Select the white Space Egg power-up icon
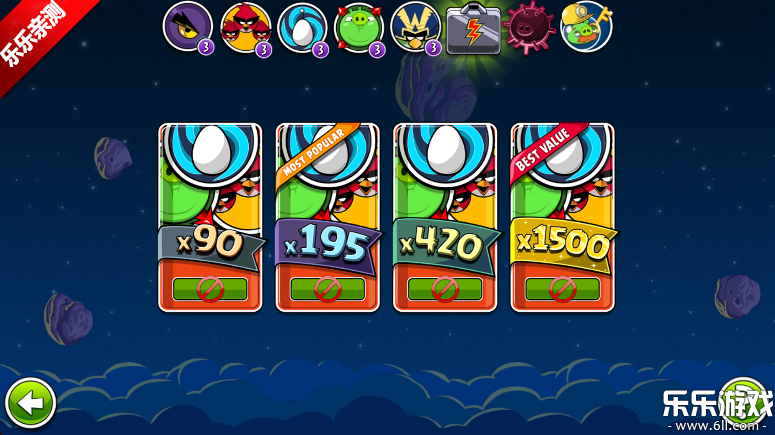 [302, 27]
